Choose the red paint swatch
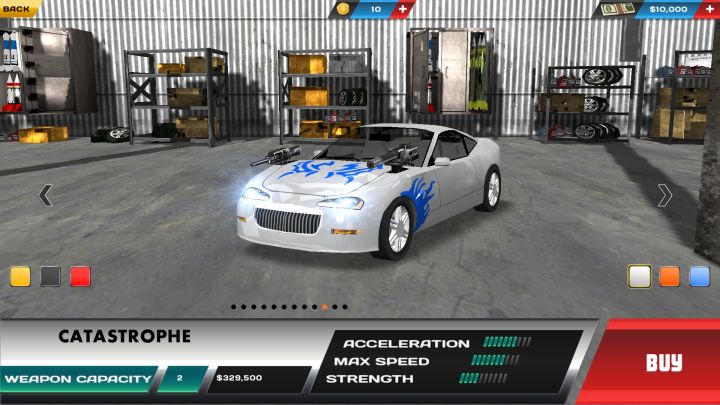Screen dimensions: 720x405 coord(81,277)
